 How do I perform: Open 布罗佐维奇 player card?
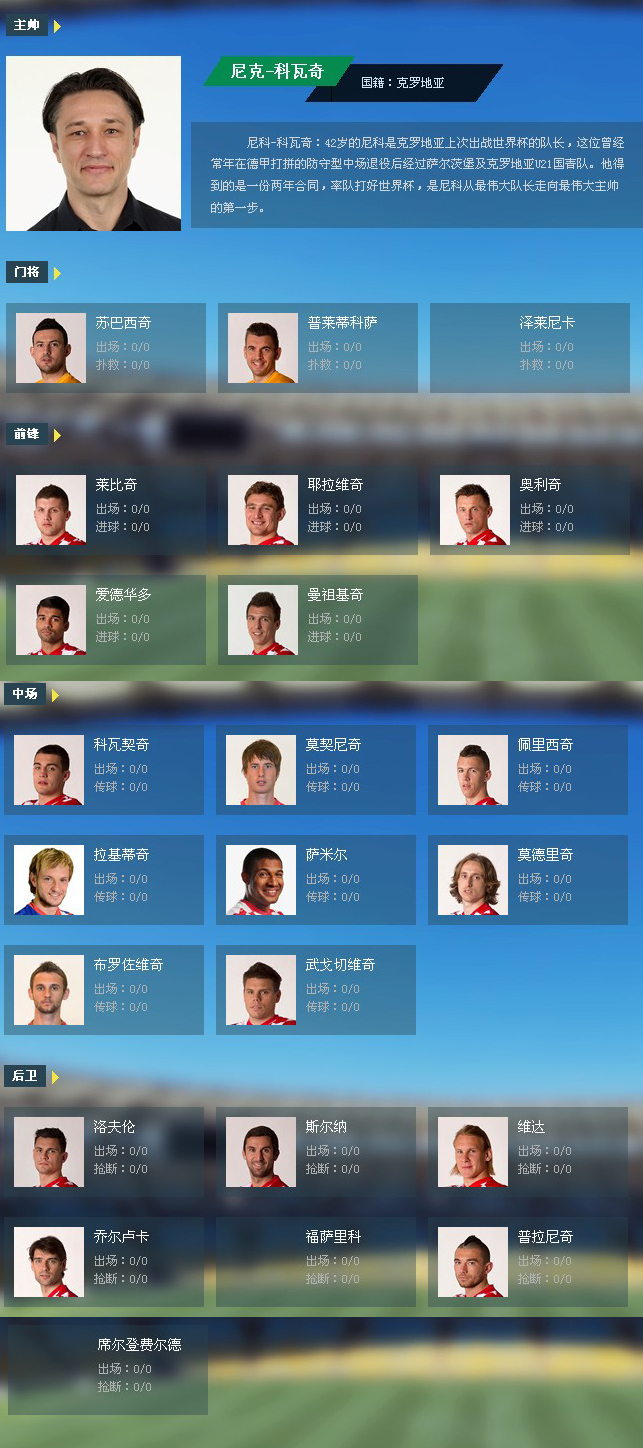[104, 990]
